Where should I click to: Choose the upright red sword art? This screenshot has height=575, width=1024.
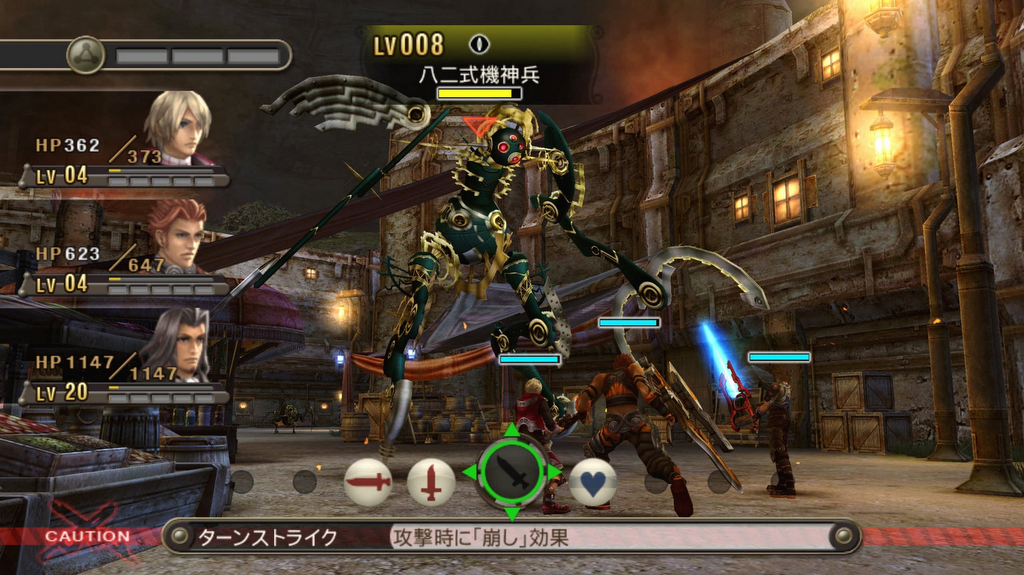point(431,482)
